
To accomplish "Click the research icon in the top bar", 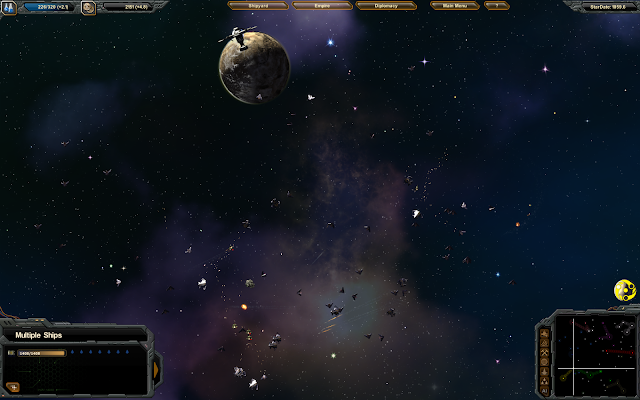I will point(89,8).
